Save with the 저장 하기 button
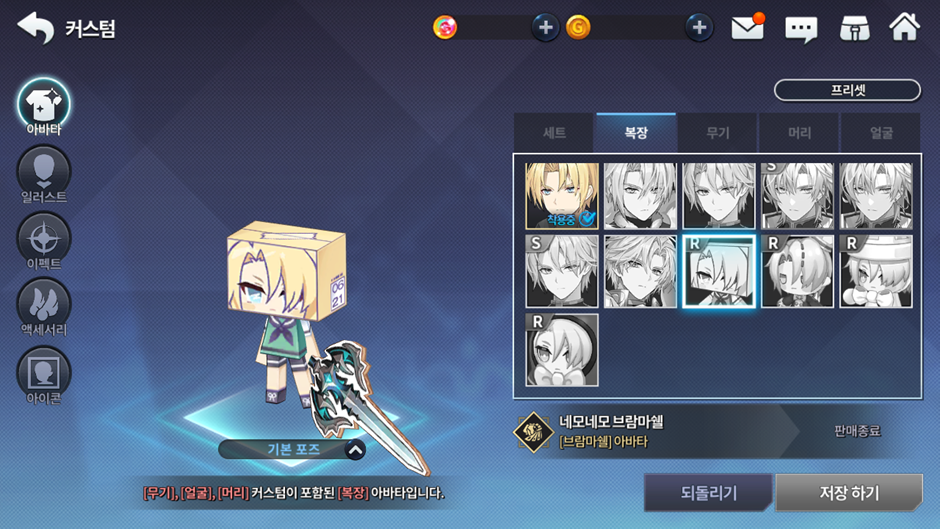Screen dimensions: 940x529 click(849, 493)
